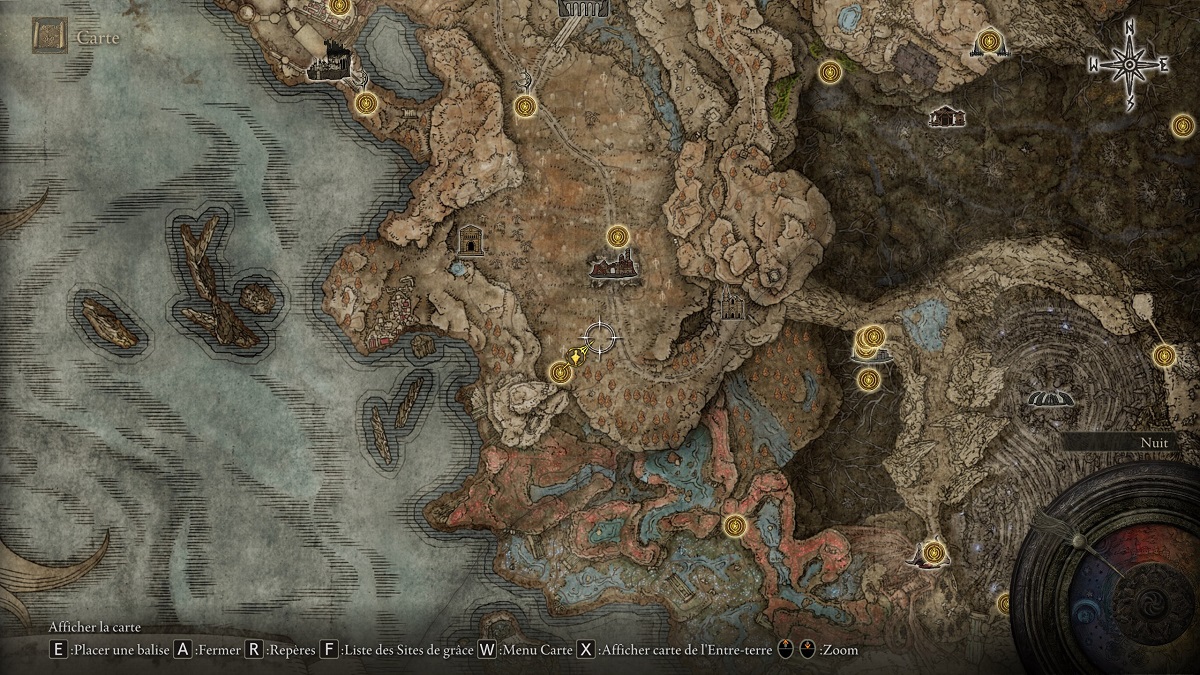
Task: Select the grace site above the red ruins icon
Action: pos(618,237)
